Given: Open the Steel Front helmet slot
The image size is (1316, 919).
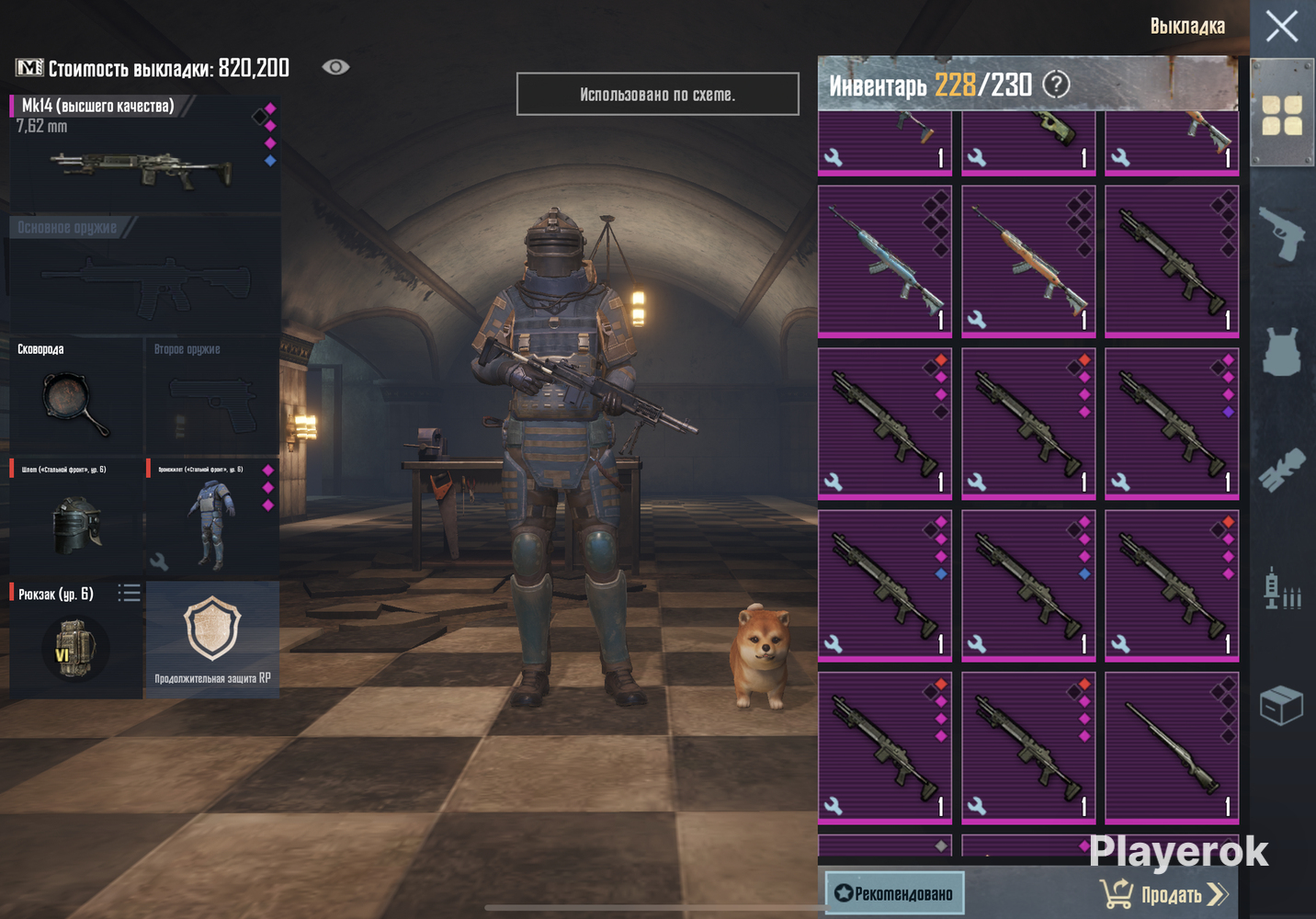Looking at the screenshot, I should [x=75, y=517].
